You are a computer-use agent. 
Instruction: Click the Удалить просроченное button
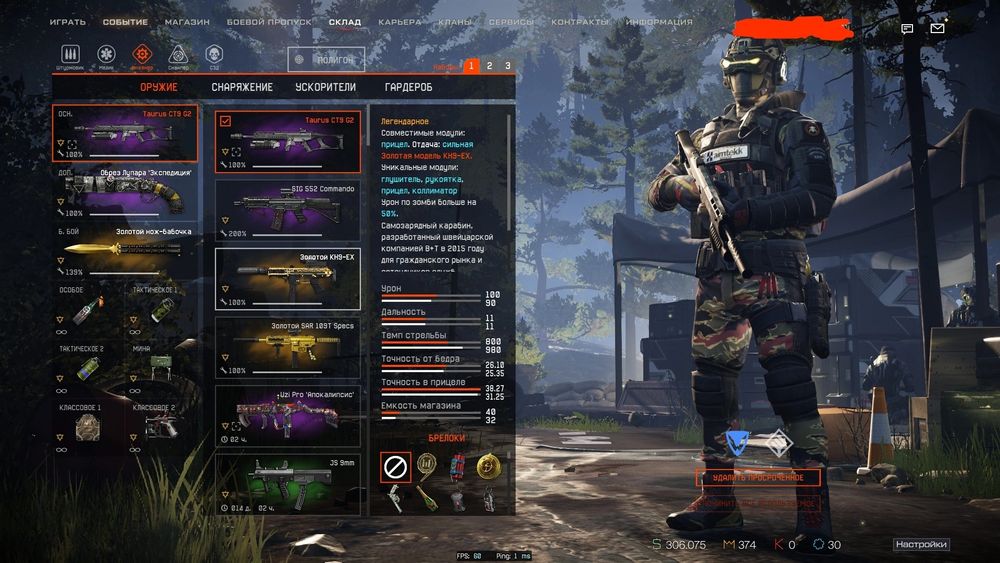758,477
